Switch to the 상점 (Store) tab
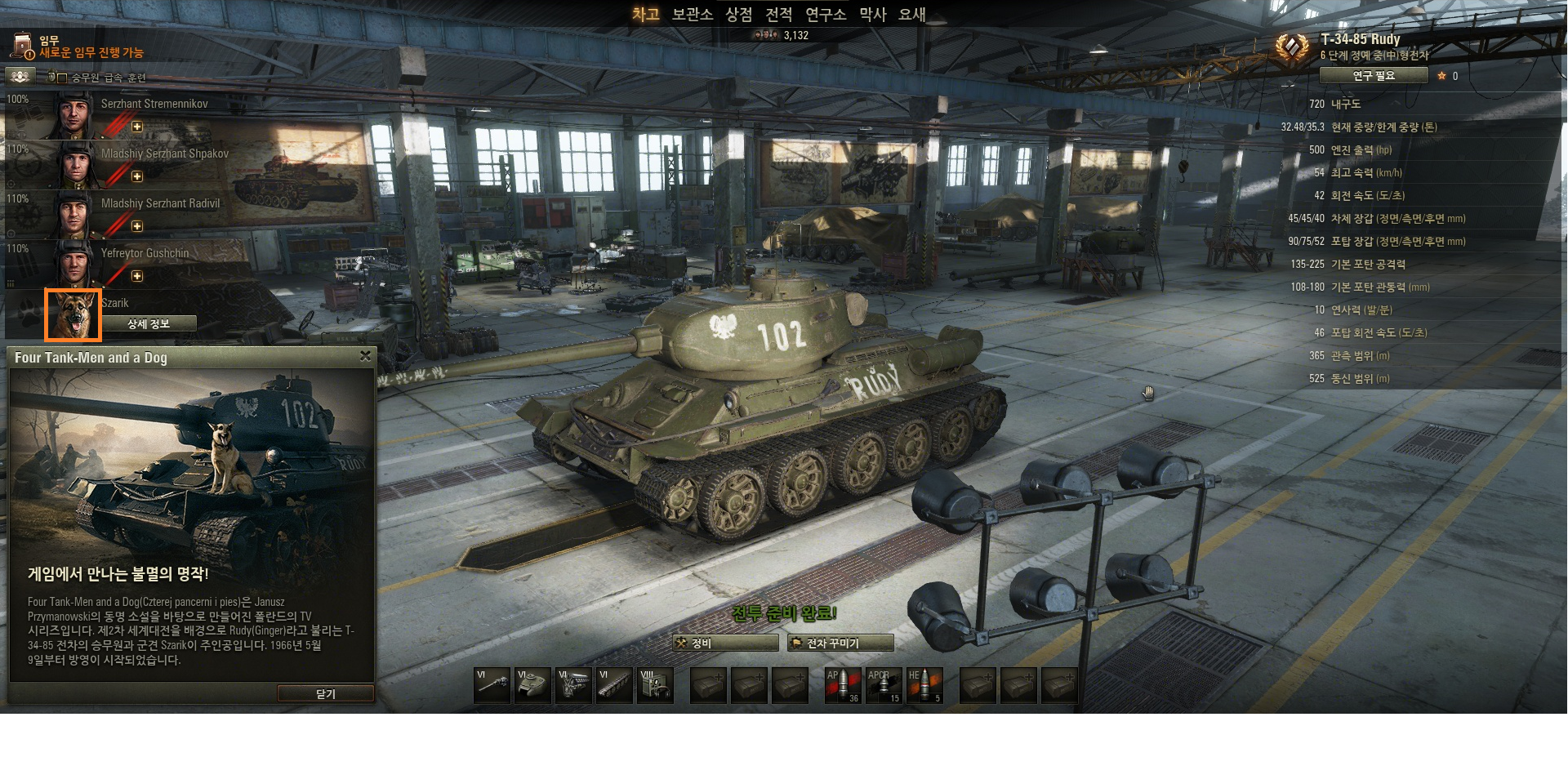Viewport: 1568px width, 757px height. [x=738, y=14]
